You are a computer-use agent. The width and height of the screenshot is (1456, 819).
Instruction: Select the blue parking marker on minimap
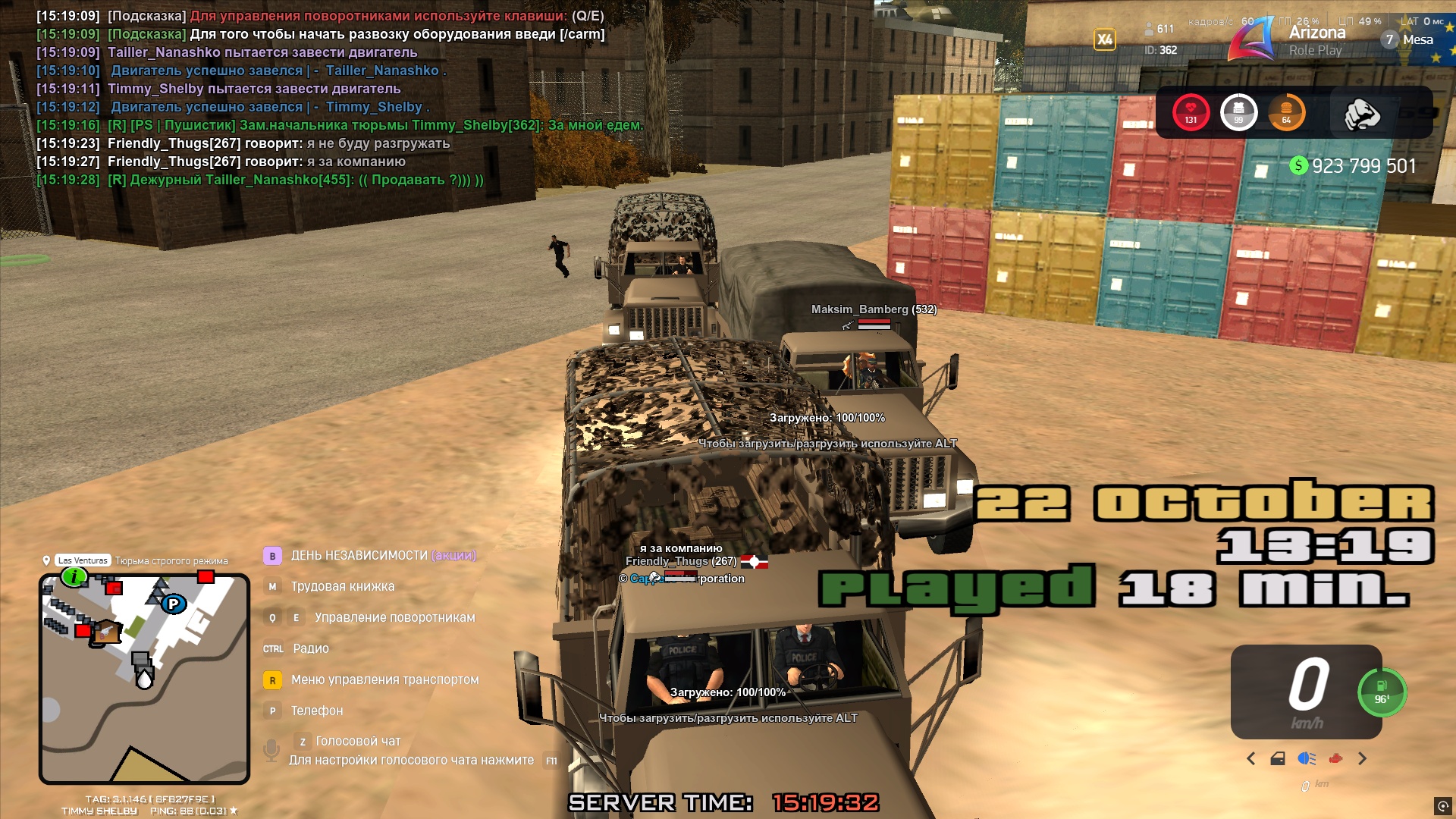tap(174, 604)
